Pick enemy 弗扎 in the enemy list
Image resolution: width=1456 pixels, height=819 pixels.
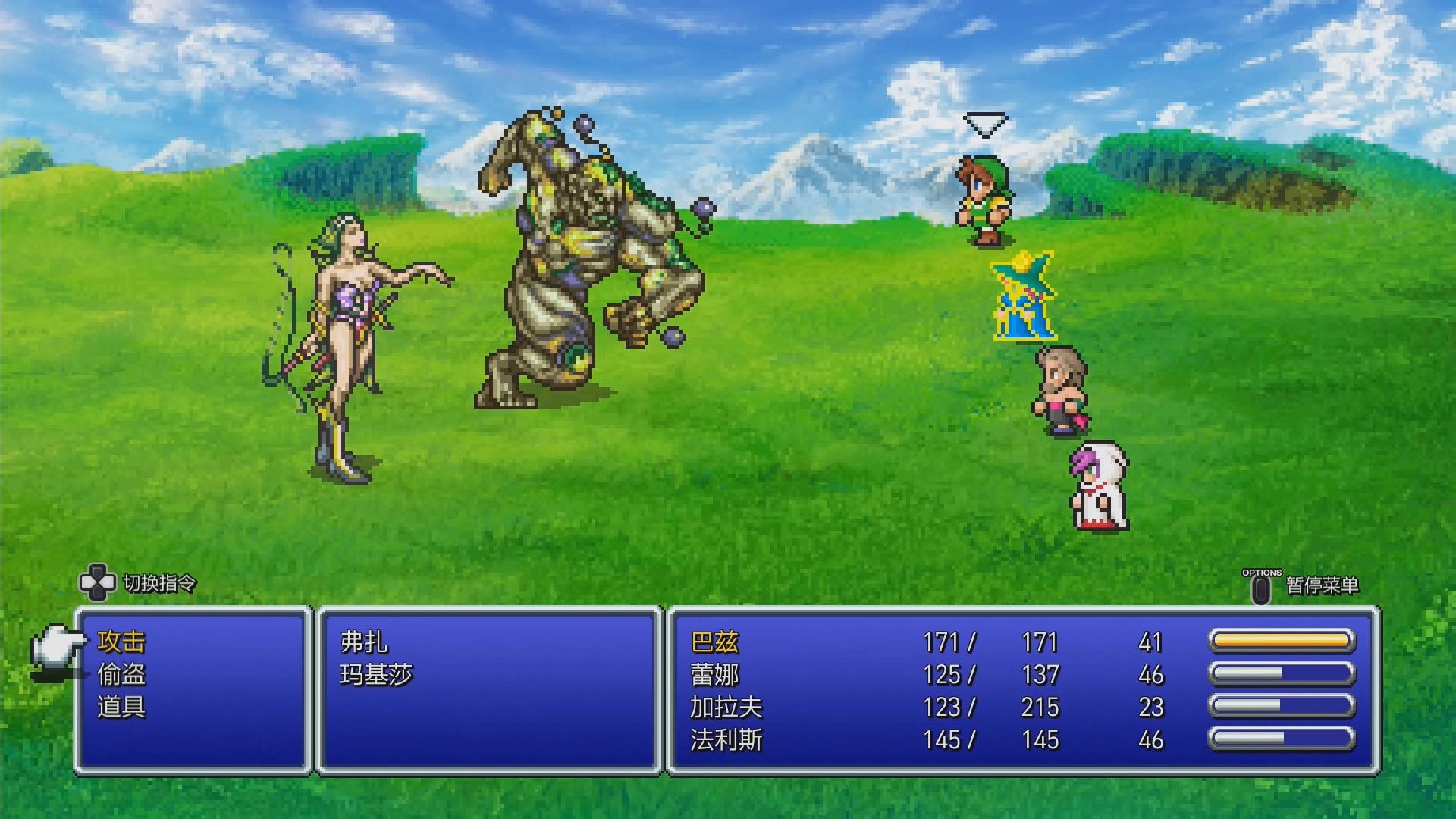tap(364, 642)
